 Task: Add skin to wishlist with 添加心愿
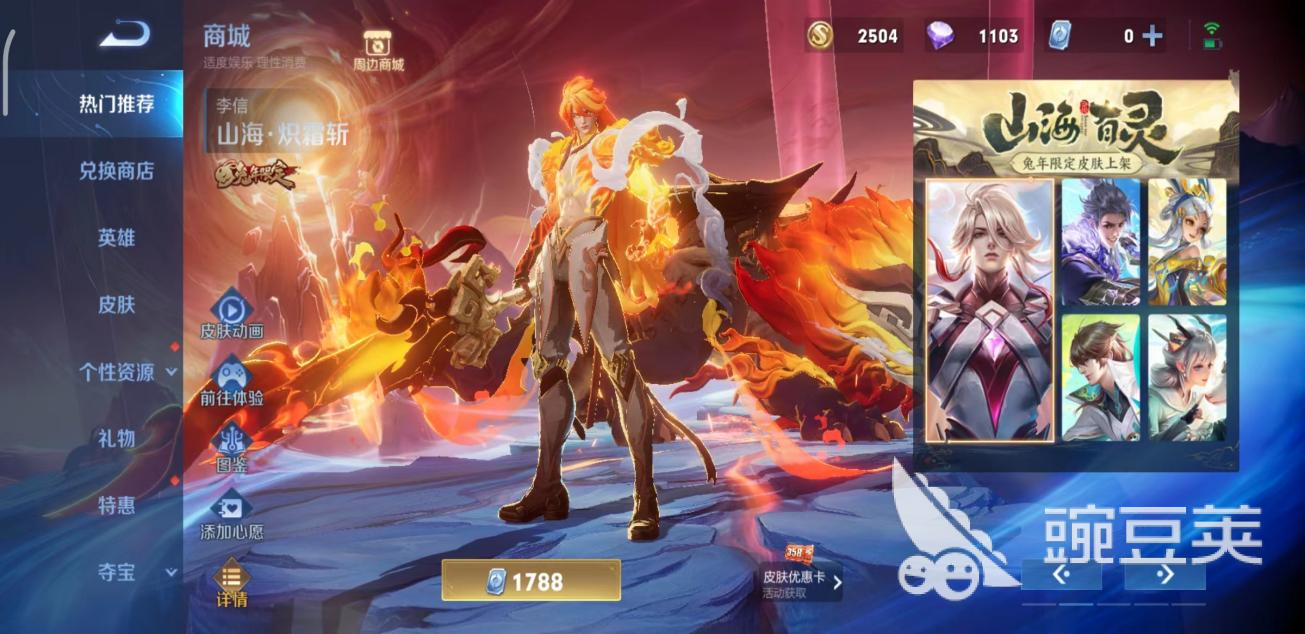[x=231, y=516]
